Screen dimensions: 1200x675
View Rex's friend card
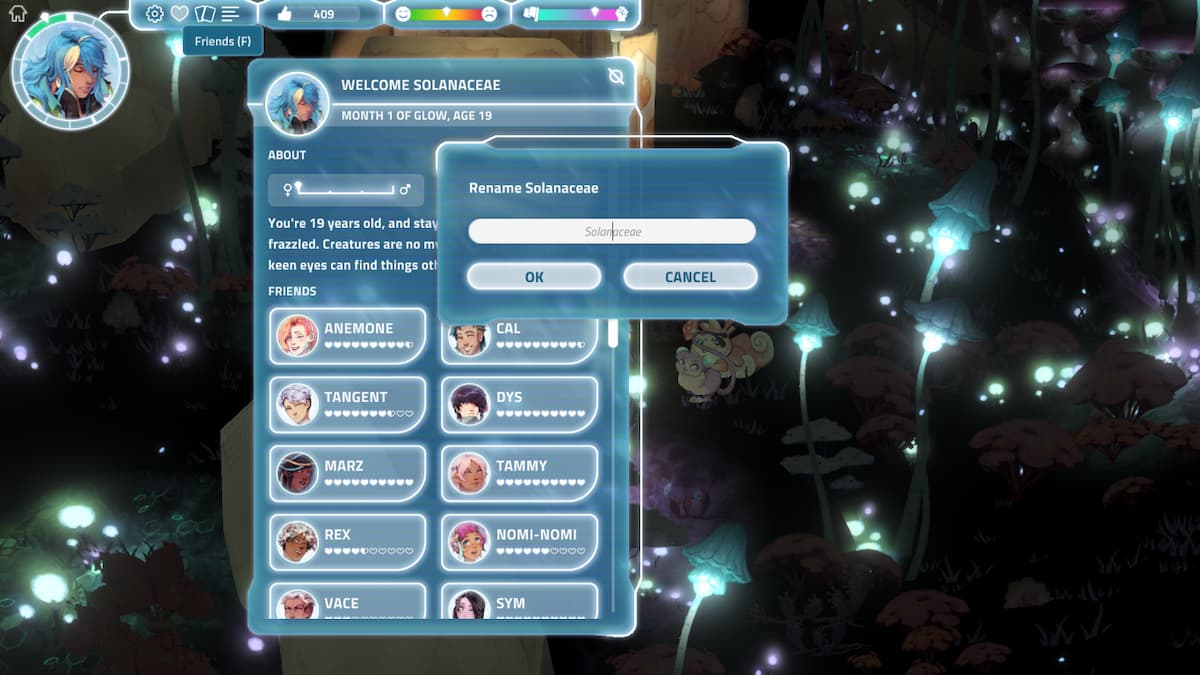[347, 542]
